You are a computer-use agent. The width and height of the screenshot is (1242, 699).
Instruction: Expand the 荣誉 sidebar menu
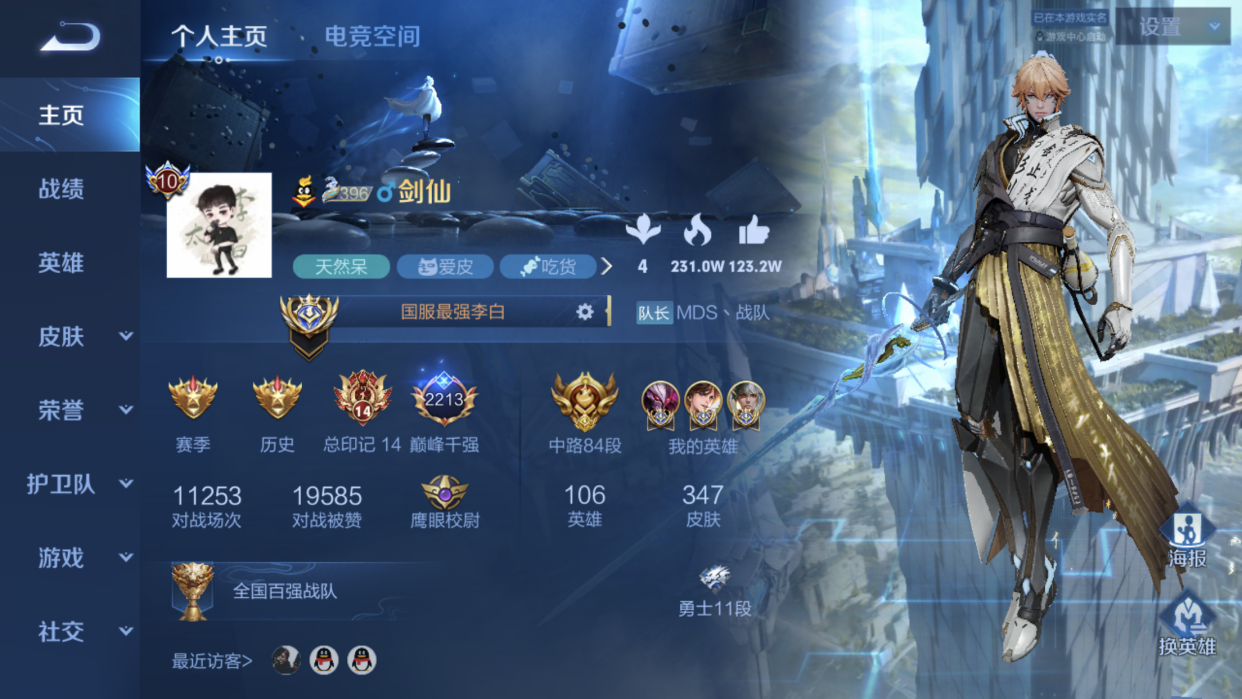[83, 410]
